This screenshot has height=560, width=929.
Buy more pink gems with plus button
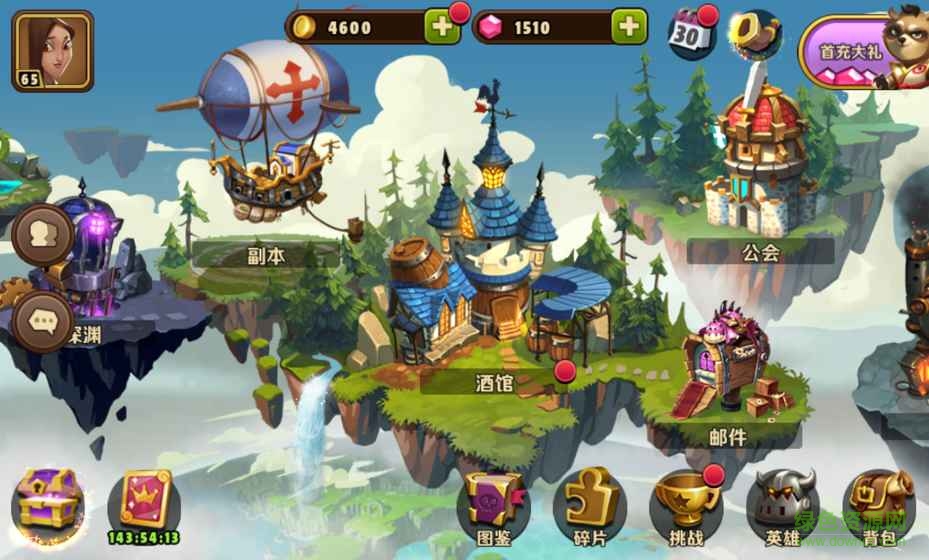tap(629, 27)
